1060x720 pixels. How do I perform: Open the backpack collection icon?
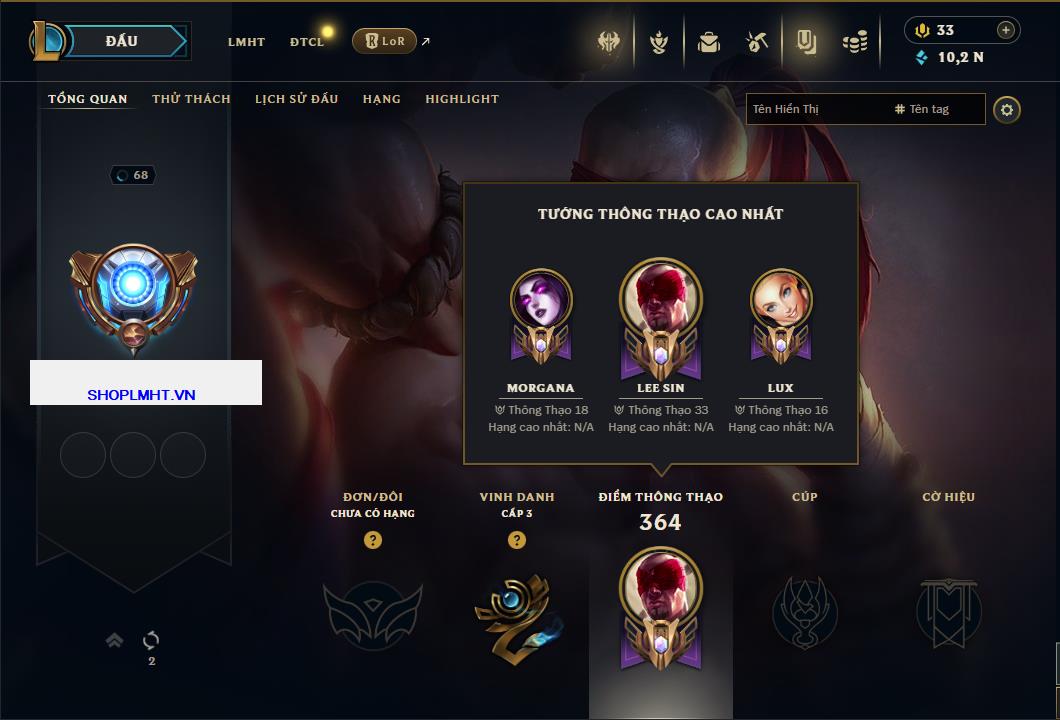pos(709,42)
